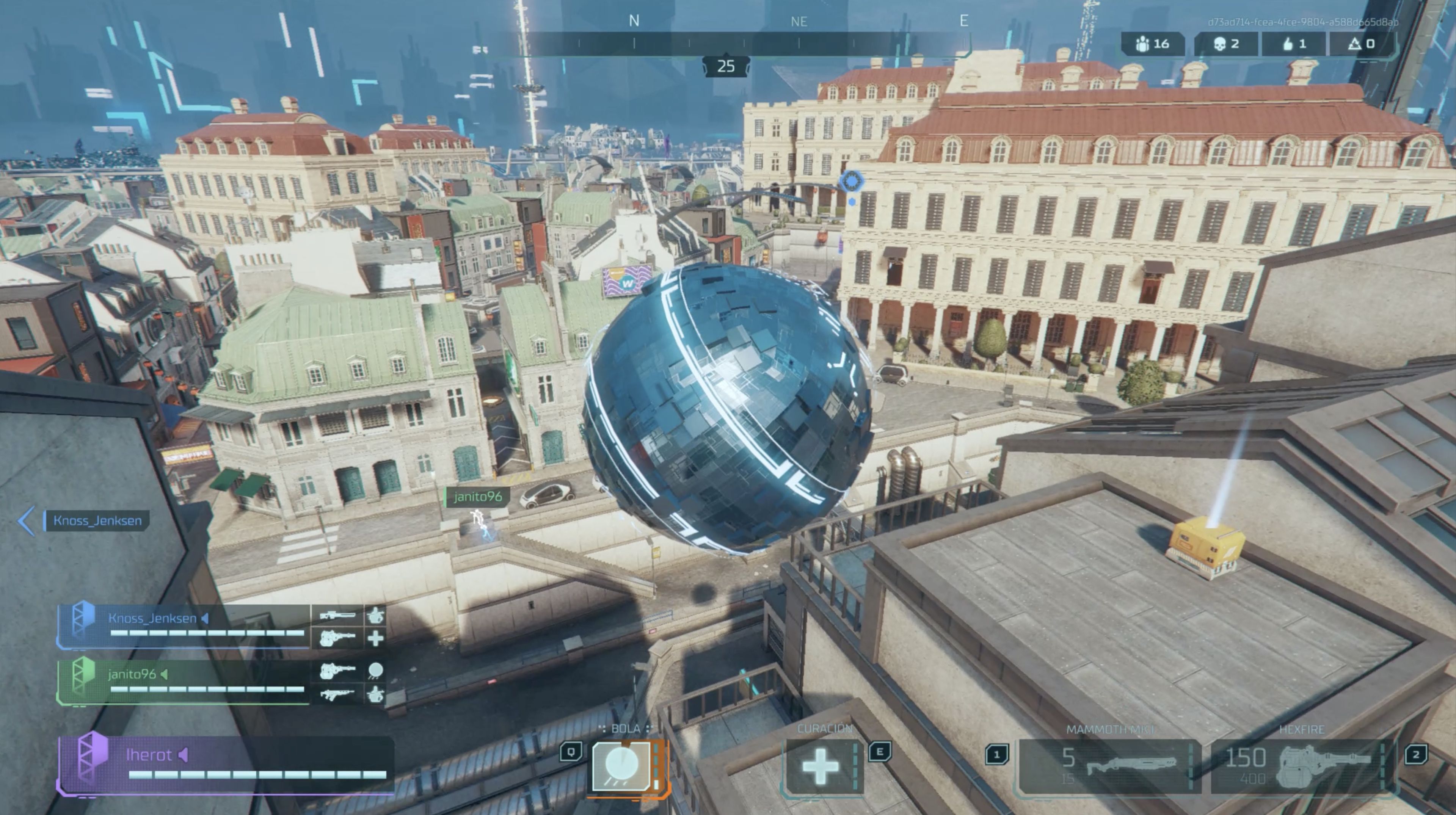The image size is (1456, 815).
Task: Use the Curación healing hack
Action: [820, 767]
